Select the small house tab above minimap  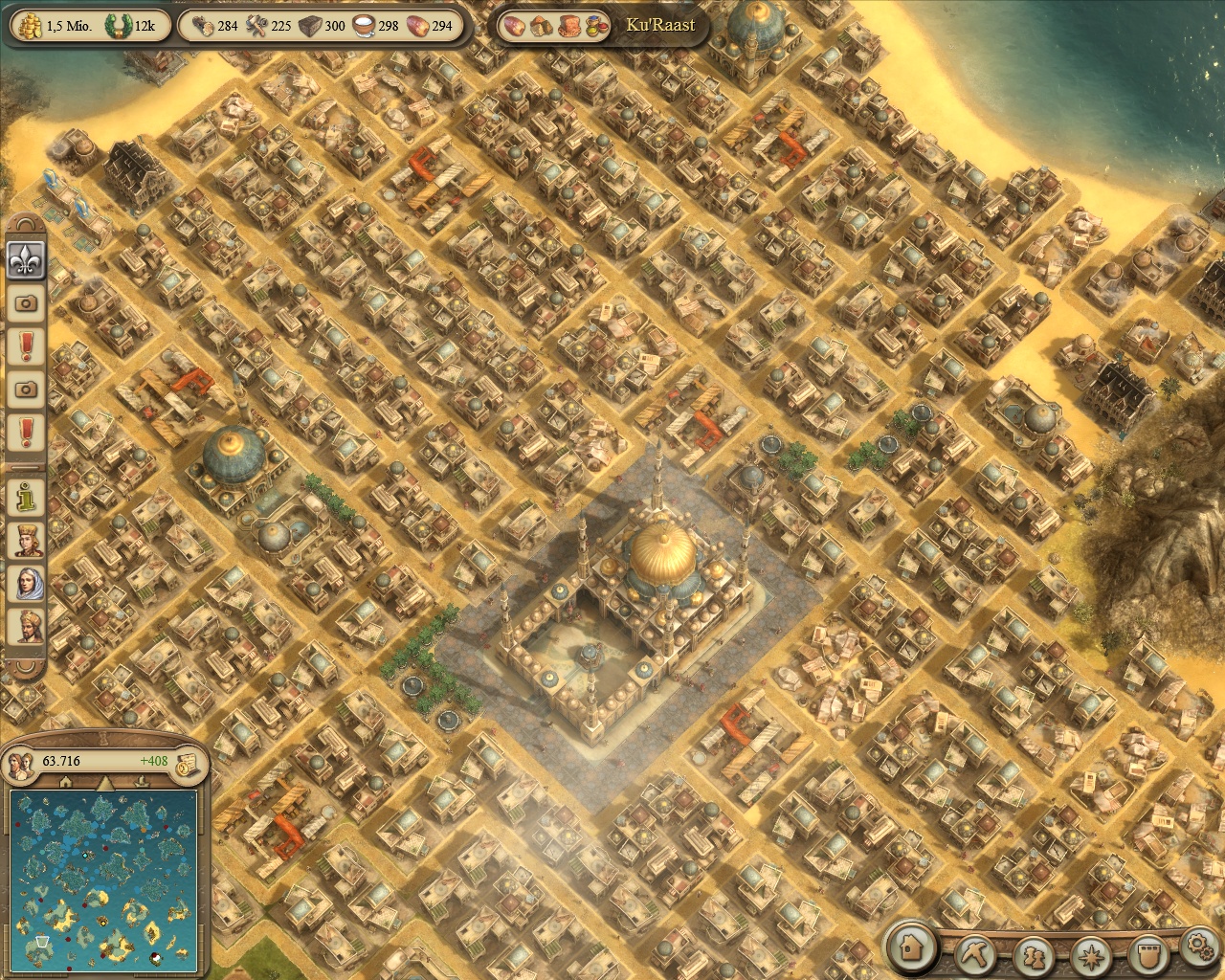(65, 783)
